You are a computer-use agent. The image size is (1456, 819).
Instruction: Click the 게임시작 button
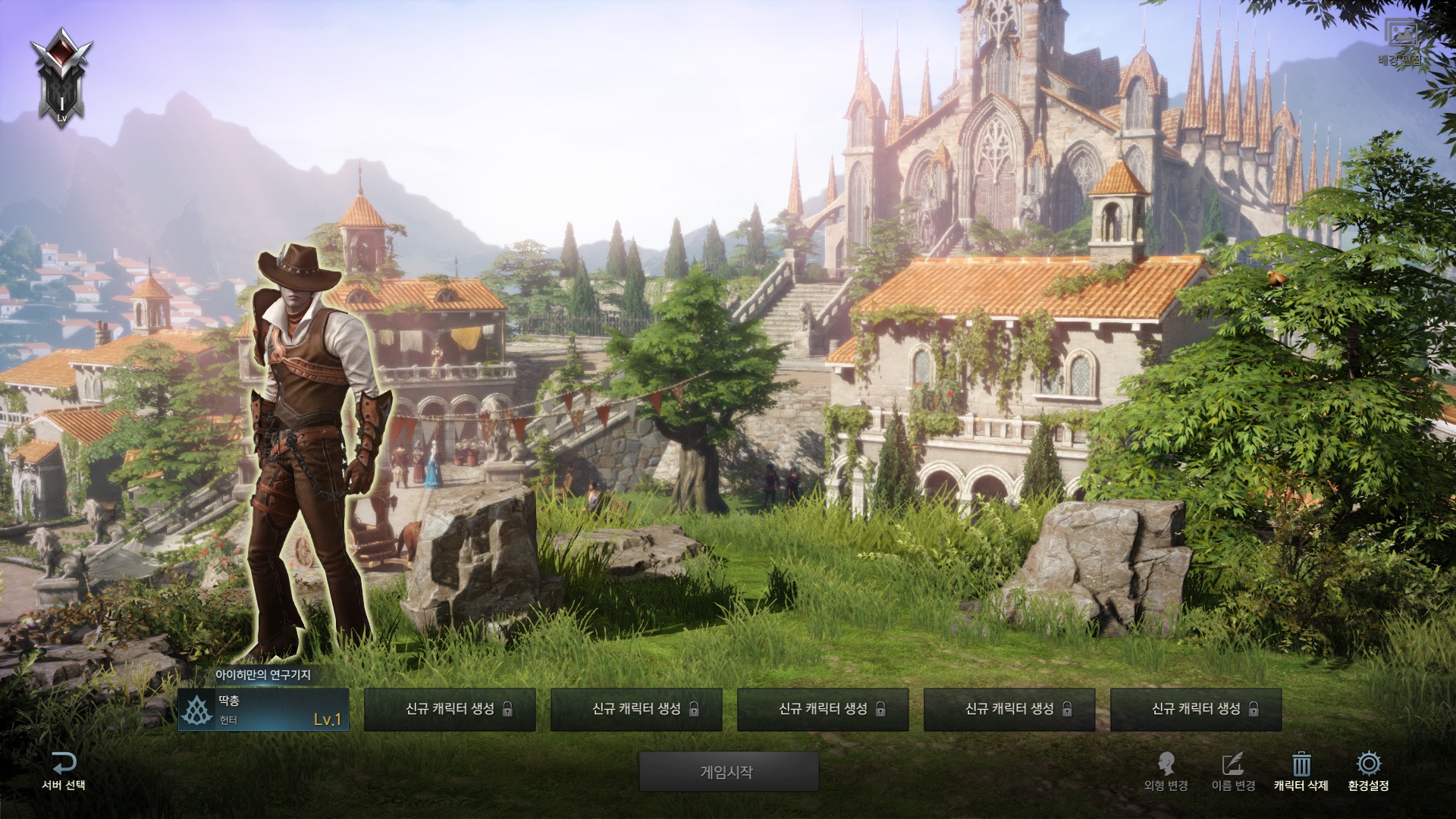(x=728, y=772)
